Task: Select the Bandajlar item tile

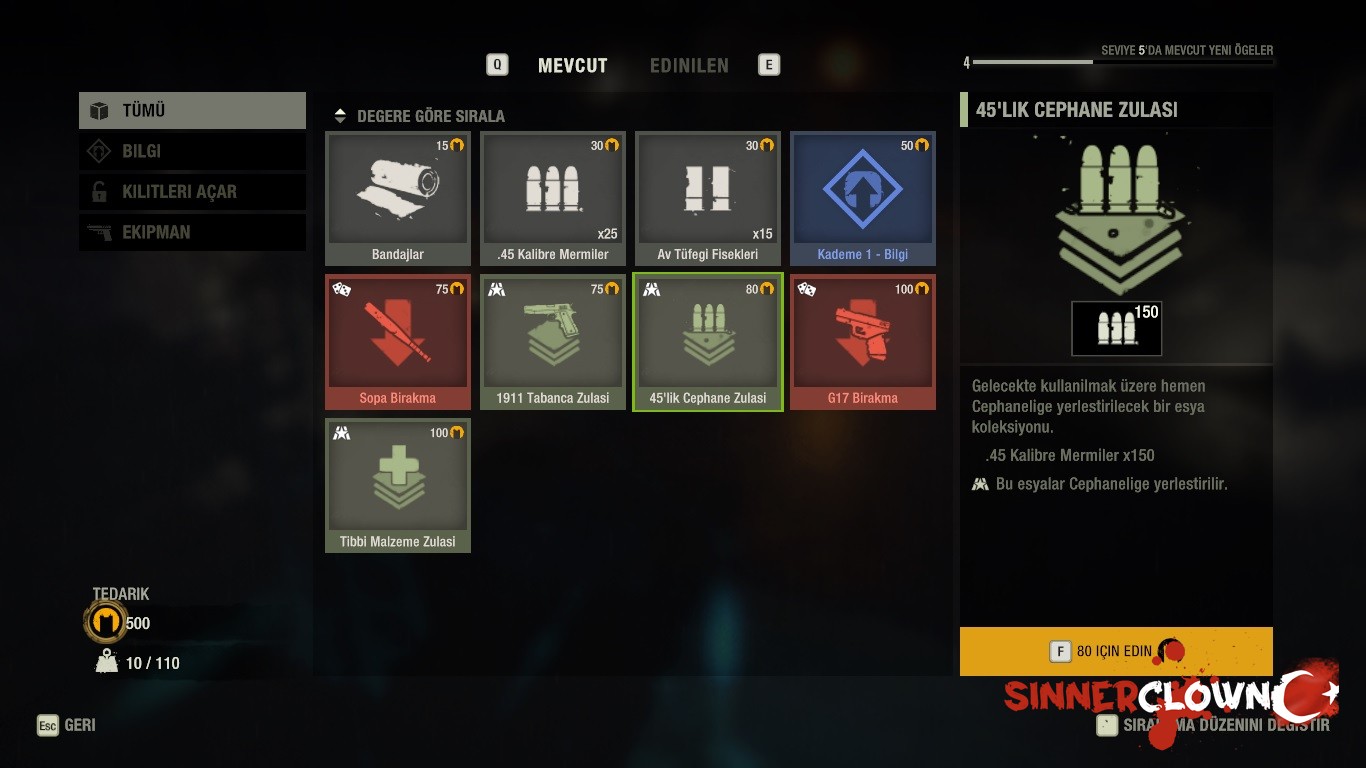Action: 398,198
